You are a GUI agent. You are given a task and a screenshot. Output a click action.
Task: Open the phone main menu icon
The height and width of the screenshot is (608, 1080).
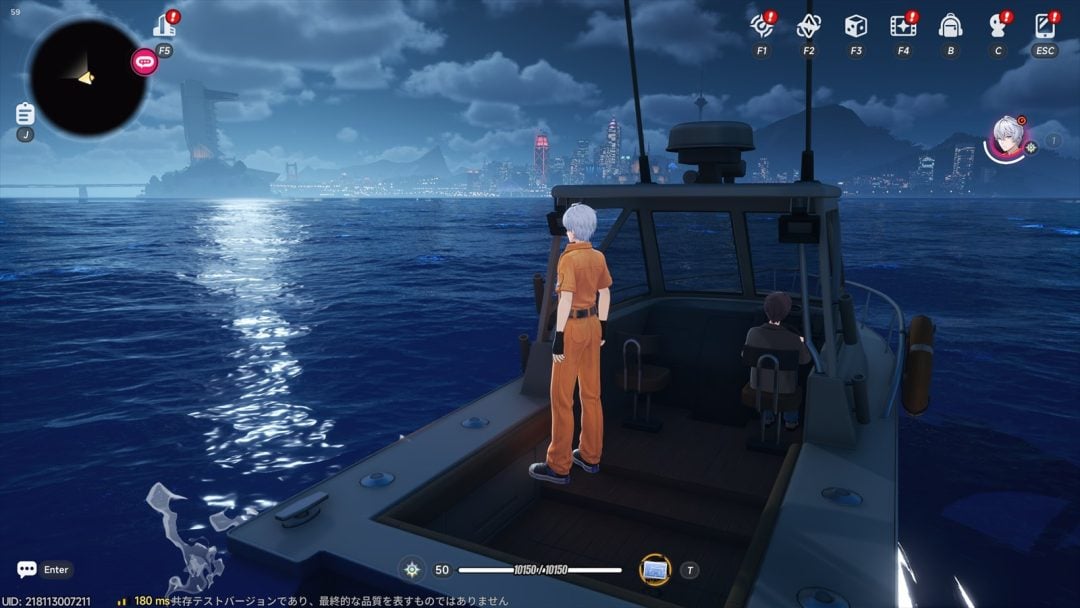click(1045, 26)
